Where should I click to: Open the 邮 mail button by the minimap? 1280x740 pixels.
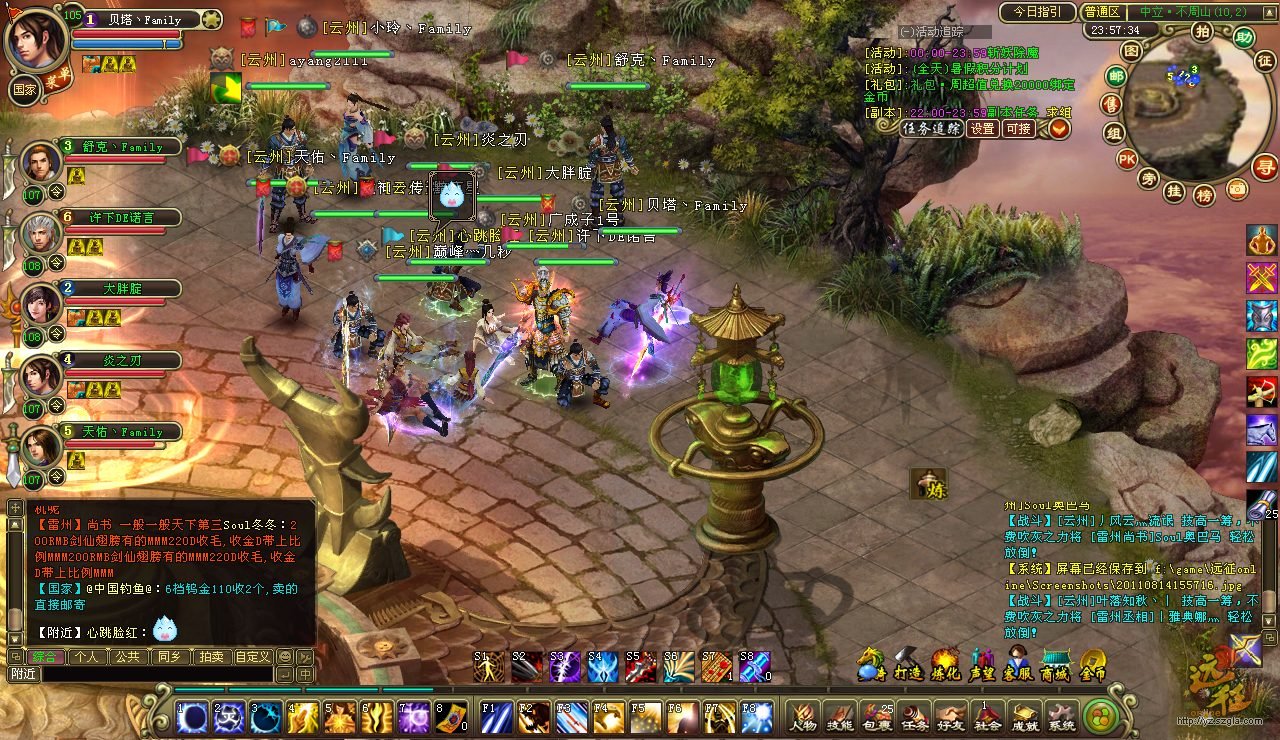(1116, 76)
